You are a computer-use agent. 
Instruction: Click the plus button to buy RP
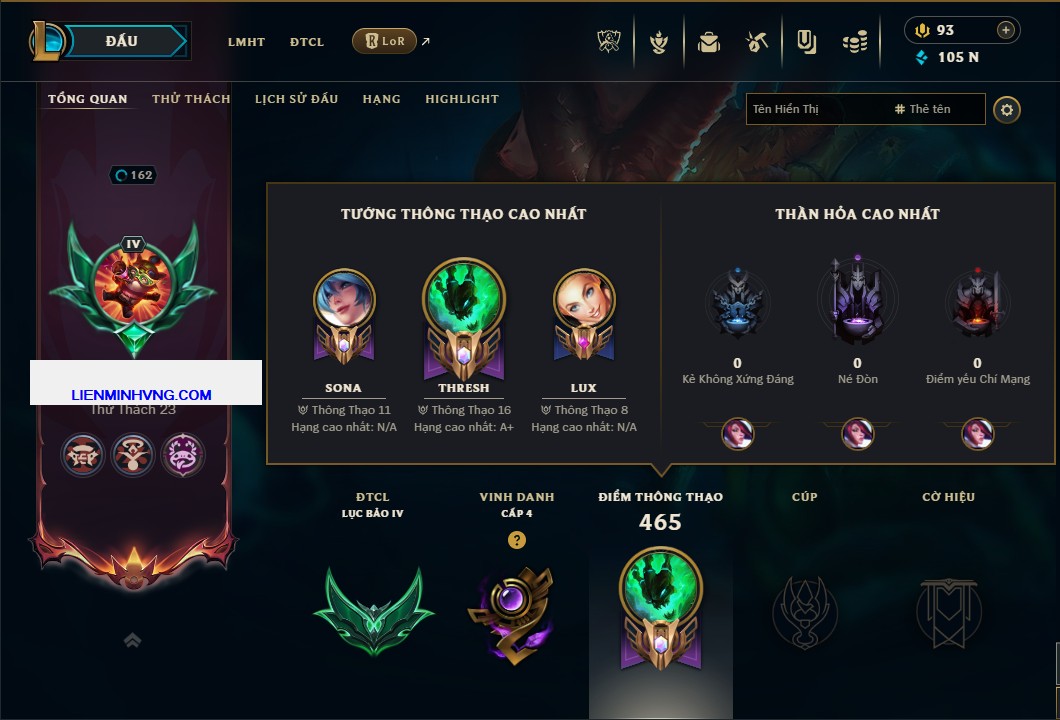(1005, 30)
